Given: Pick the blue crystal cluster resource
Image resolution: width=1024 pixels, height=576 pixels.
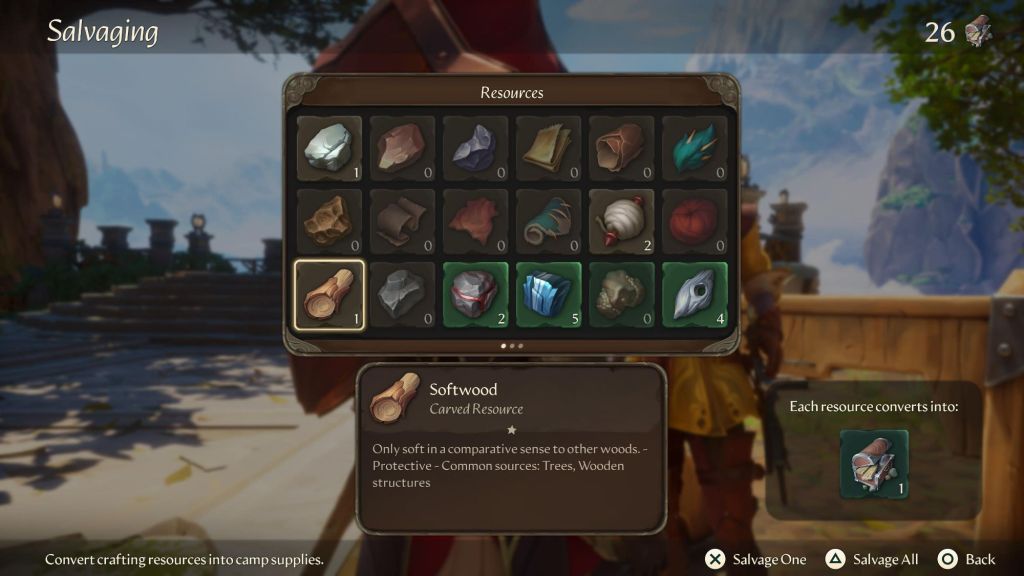Looking at the screenshot, I should coord(548,294).
